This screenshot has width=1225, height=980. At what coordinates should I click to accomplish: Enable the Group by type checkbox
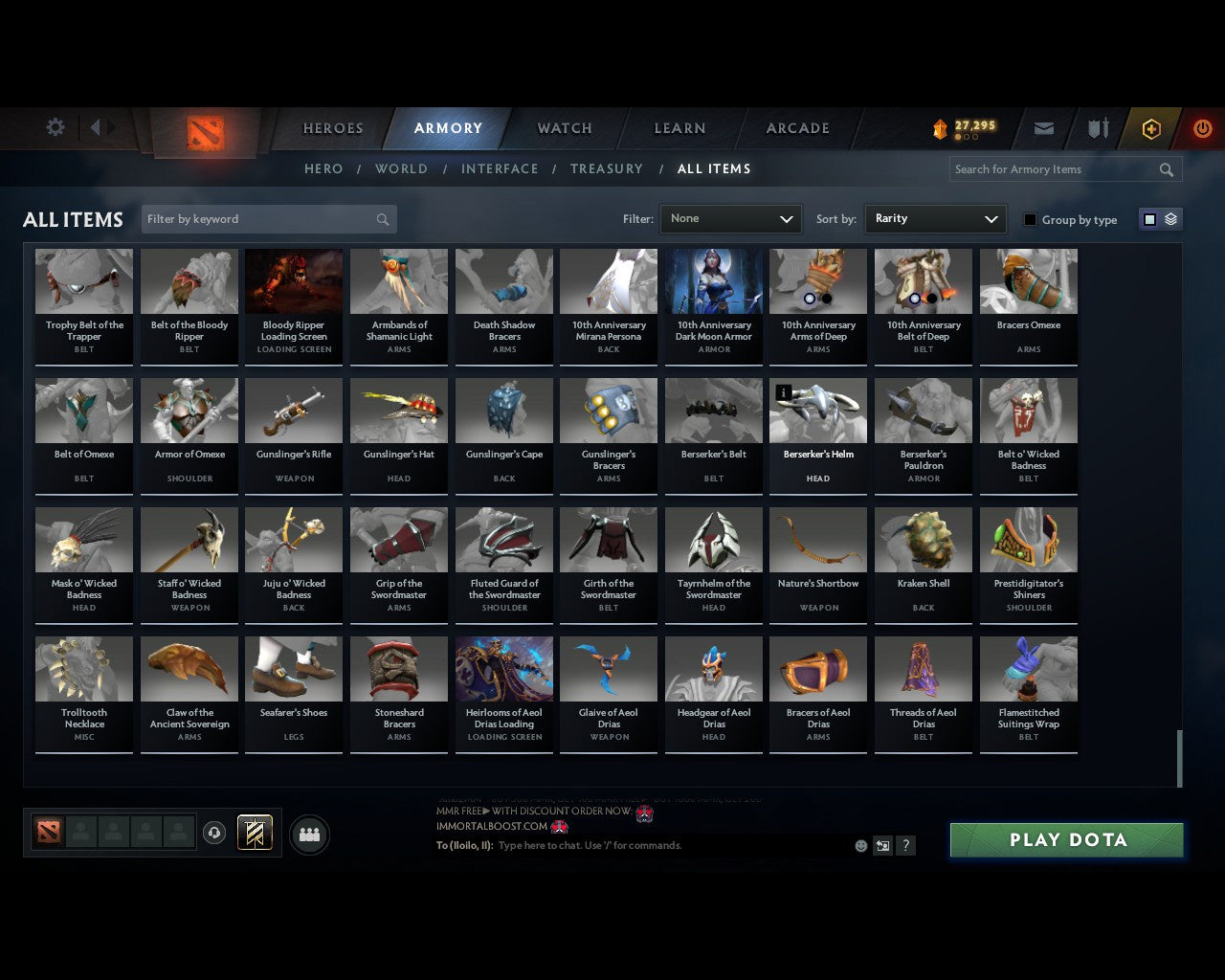coord(1030,219)
